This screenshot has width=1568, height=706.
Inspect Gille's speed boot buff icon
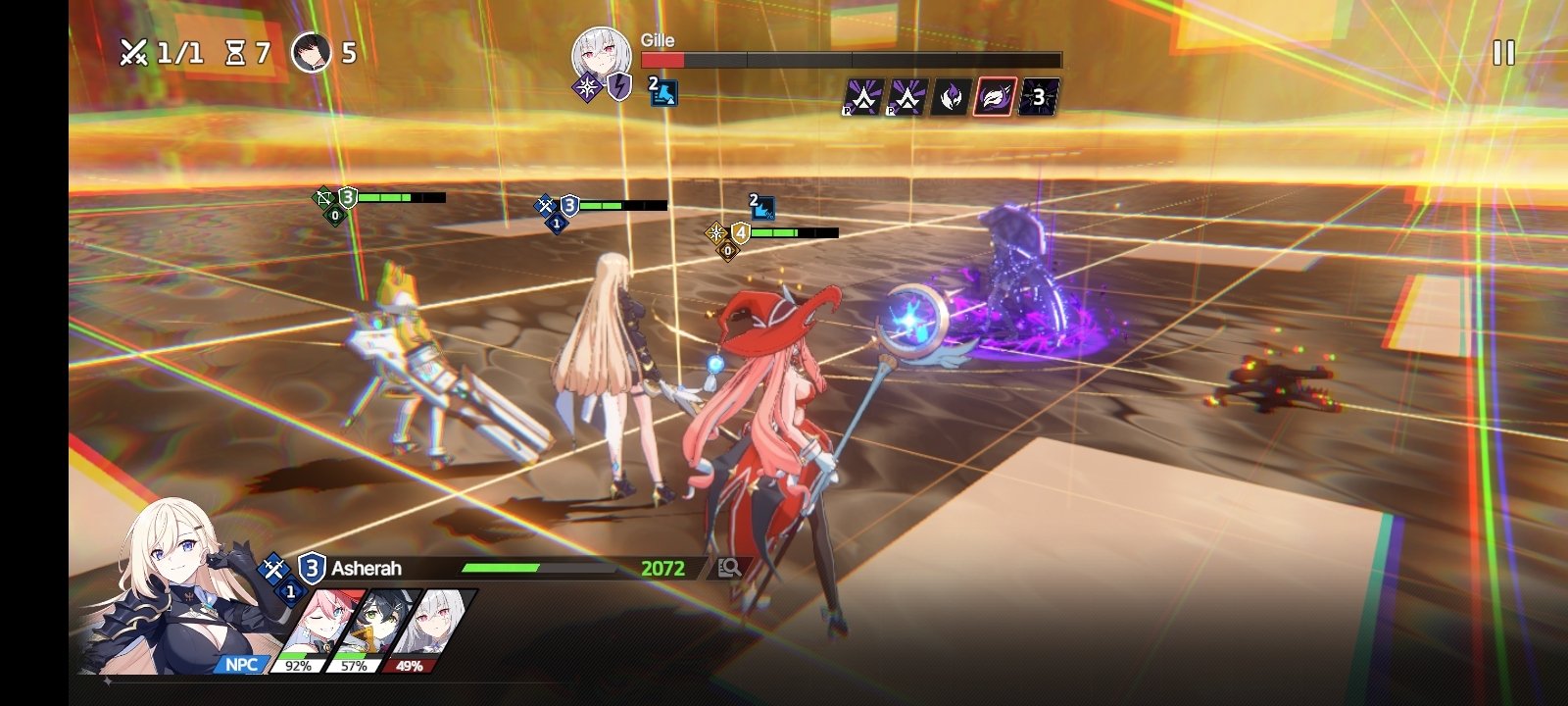(663, 92)
